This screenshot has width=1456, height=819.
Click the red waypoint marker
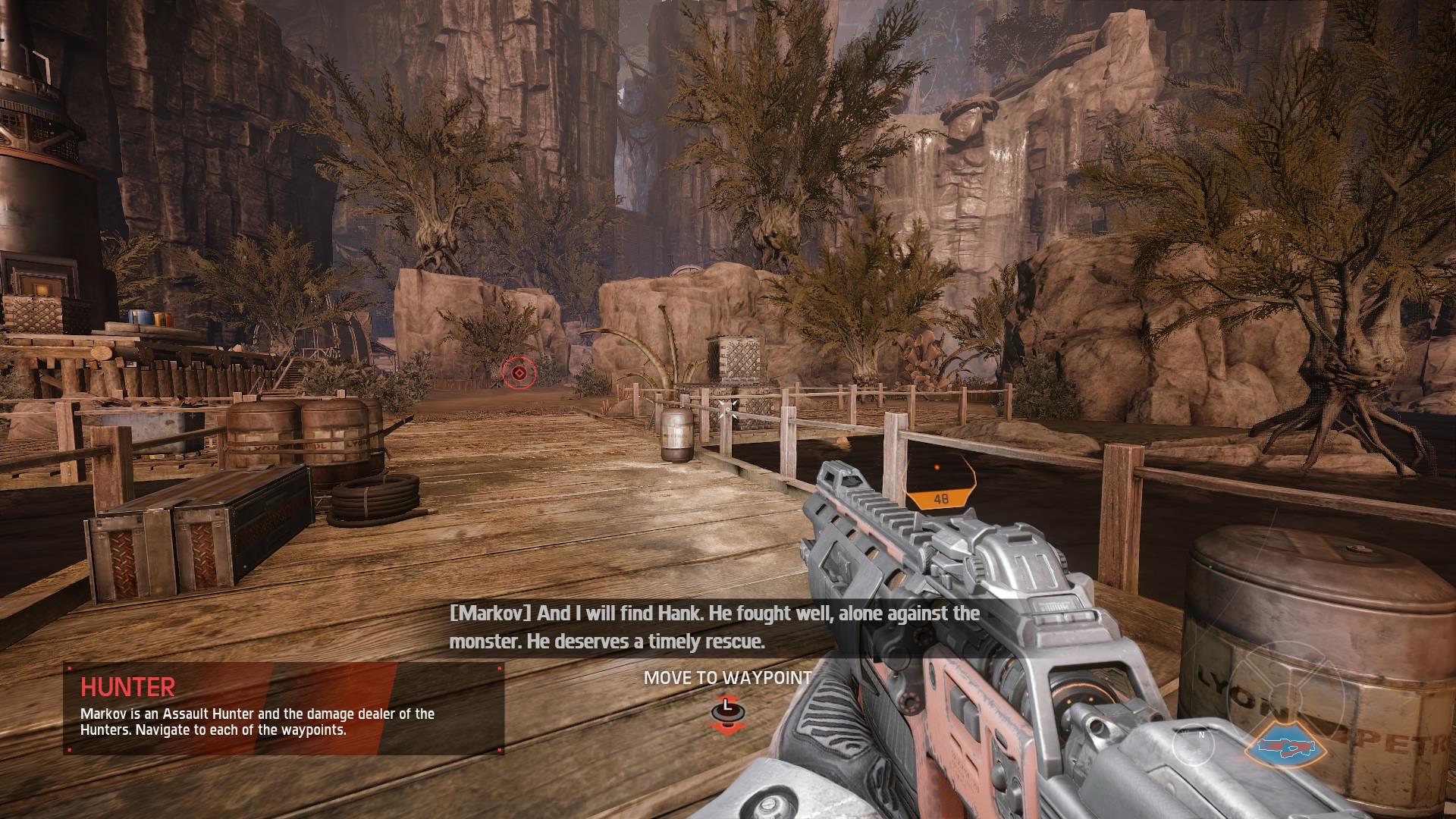click(519, 372)
